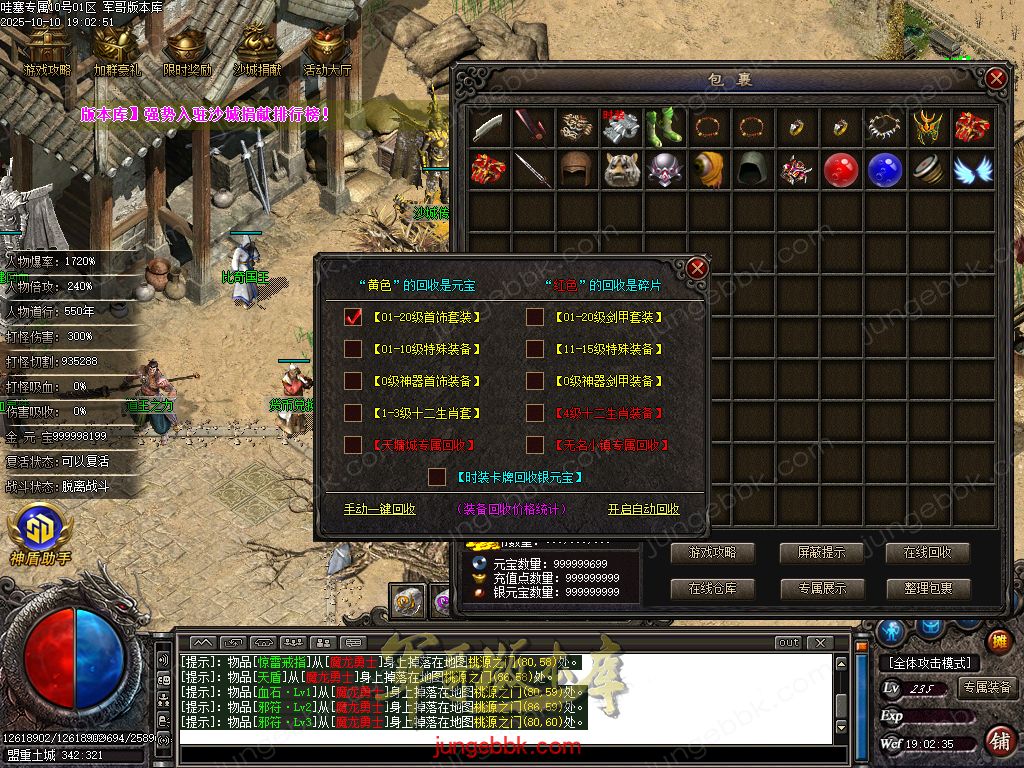Viewport: 1024px width, 768px height.
Task: Open 在线回收 from the bag panel
Action: pyautogui.click(x=928, y=553)
